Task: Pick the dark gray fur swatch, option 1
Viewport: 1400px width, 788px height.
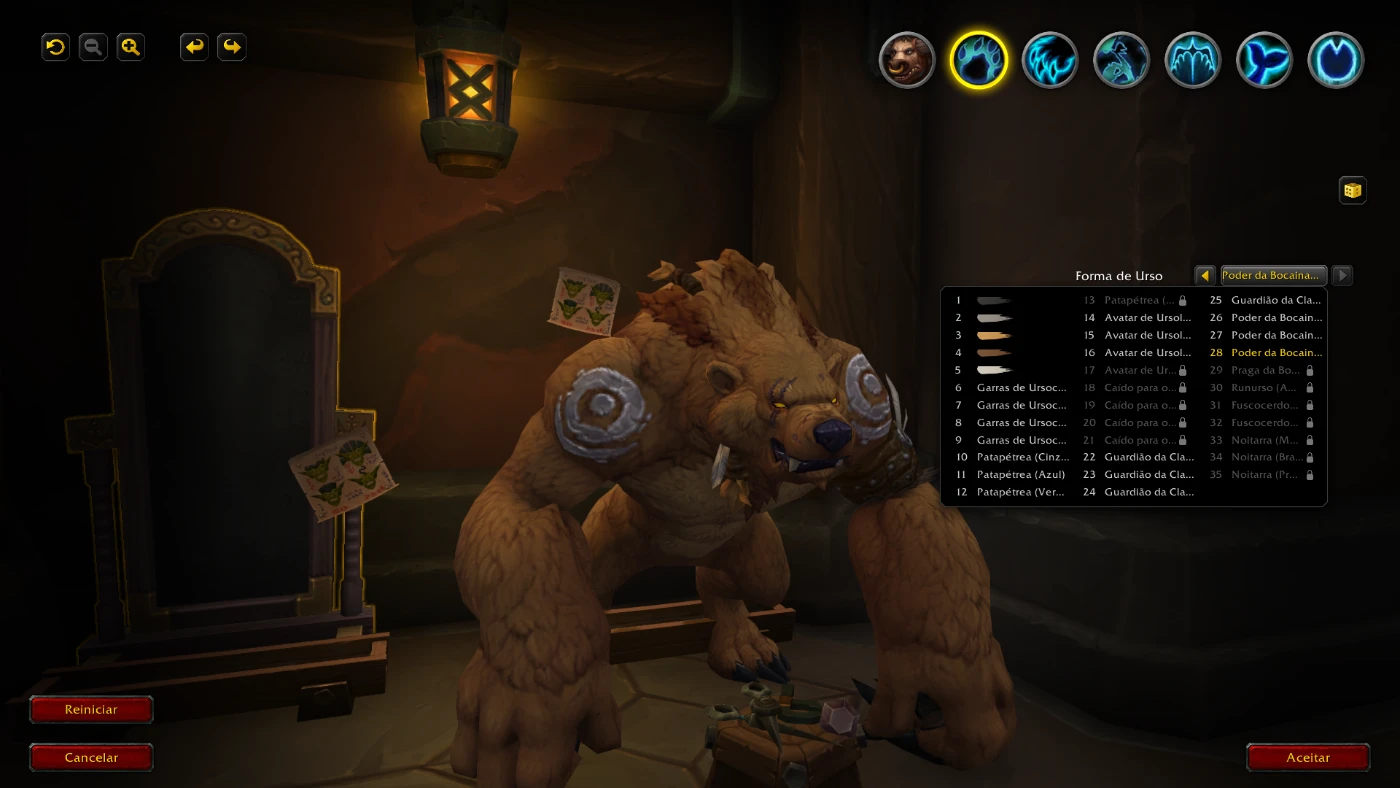Action: [x=994, y=300]
